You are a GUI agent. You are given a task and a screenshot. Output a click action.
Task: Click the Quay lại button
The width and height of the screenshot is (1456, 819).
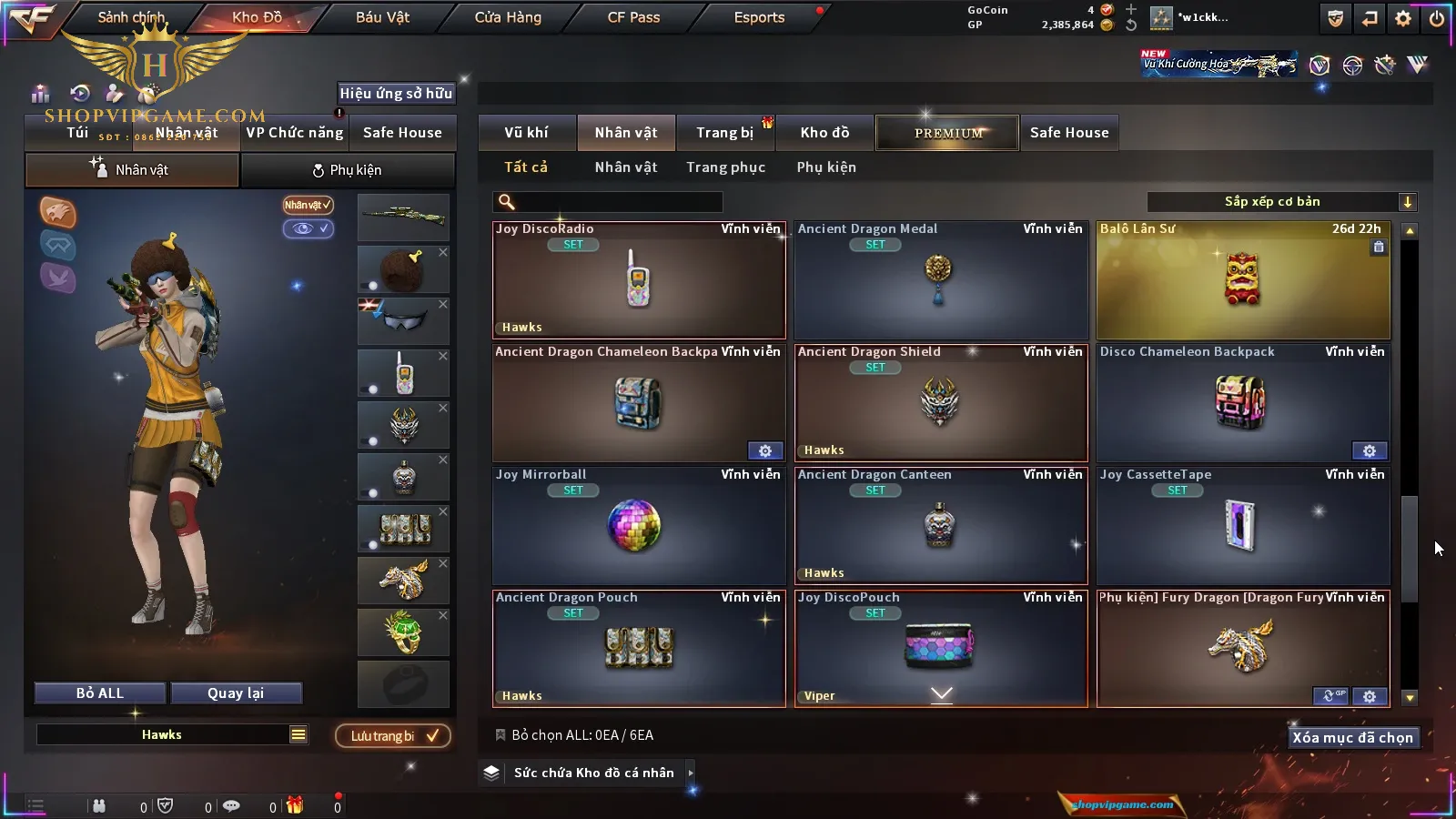[x=236, y=693]
